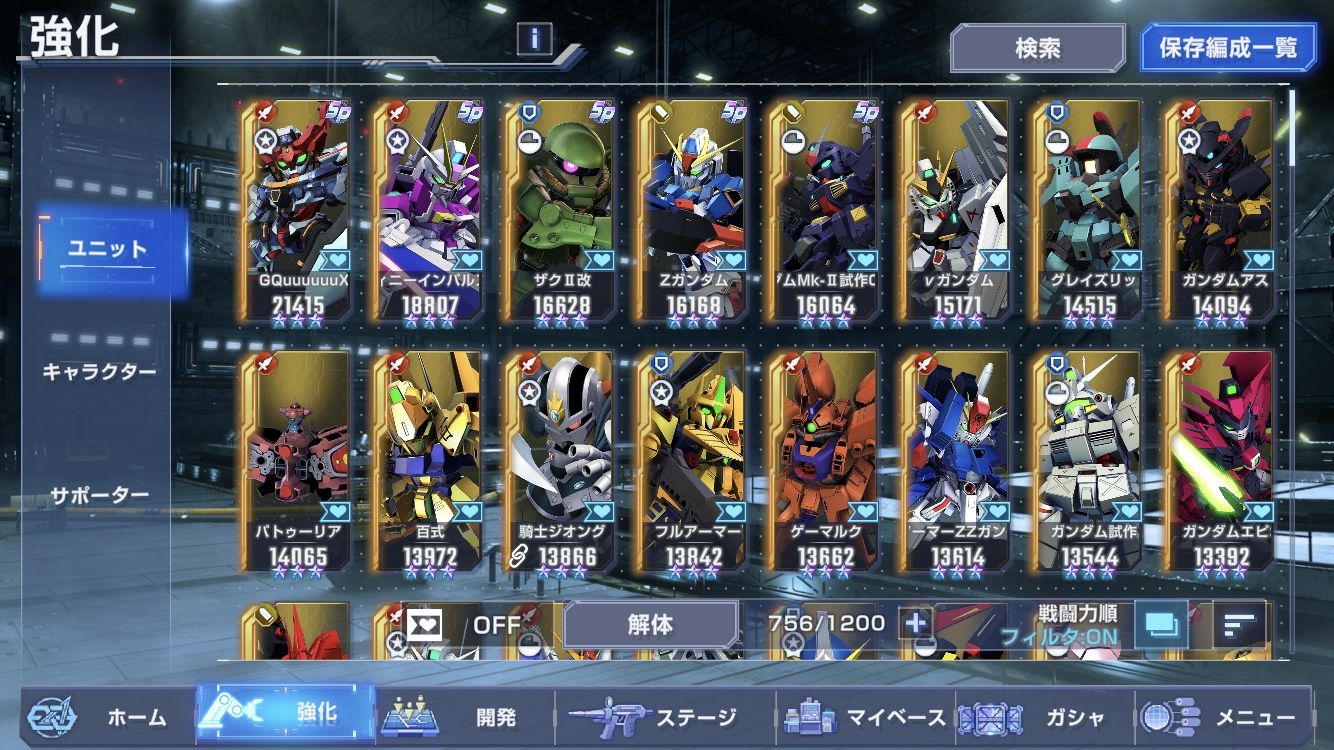Switch to the サポーター tab
The image size is (1334, 750).
point(99,495)
